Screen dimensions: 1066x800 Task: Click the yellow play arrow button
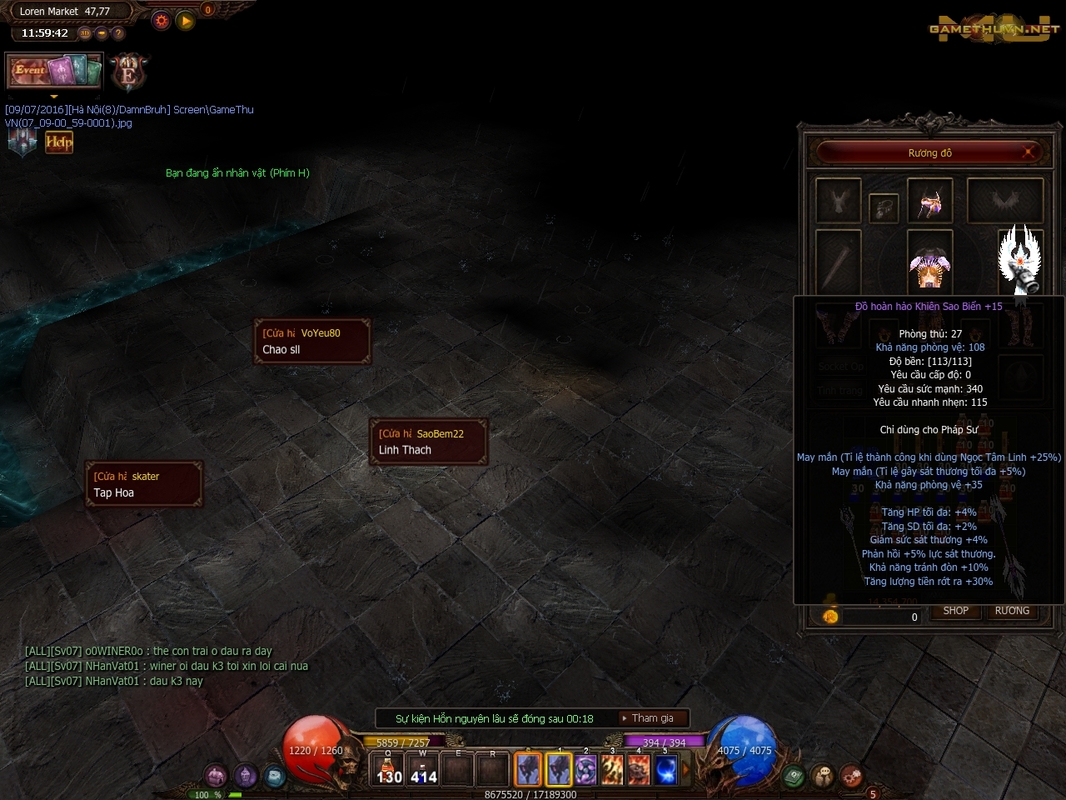pyautogui.click(x=185, y=20)
